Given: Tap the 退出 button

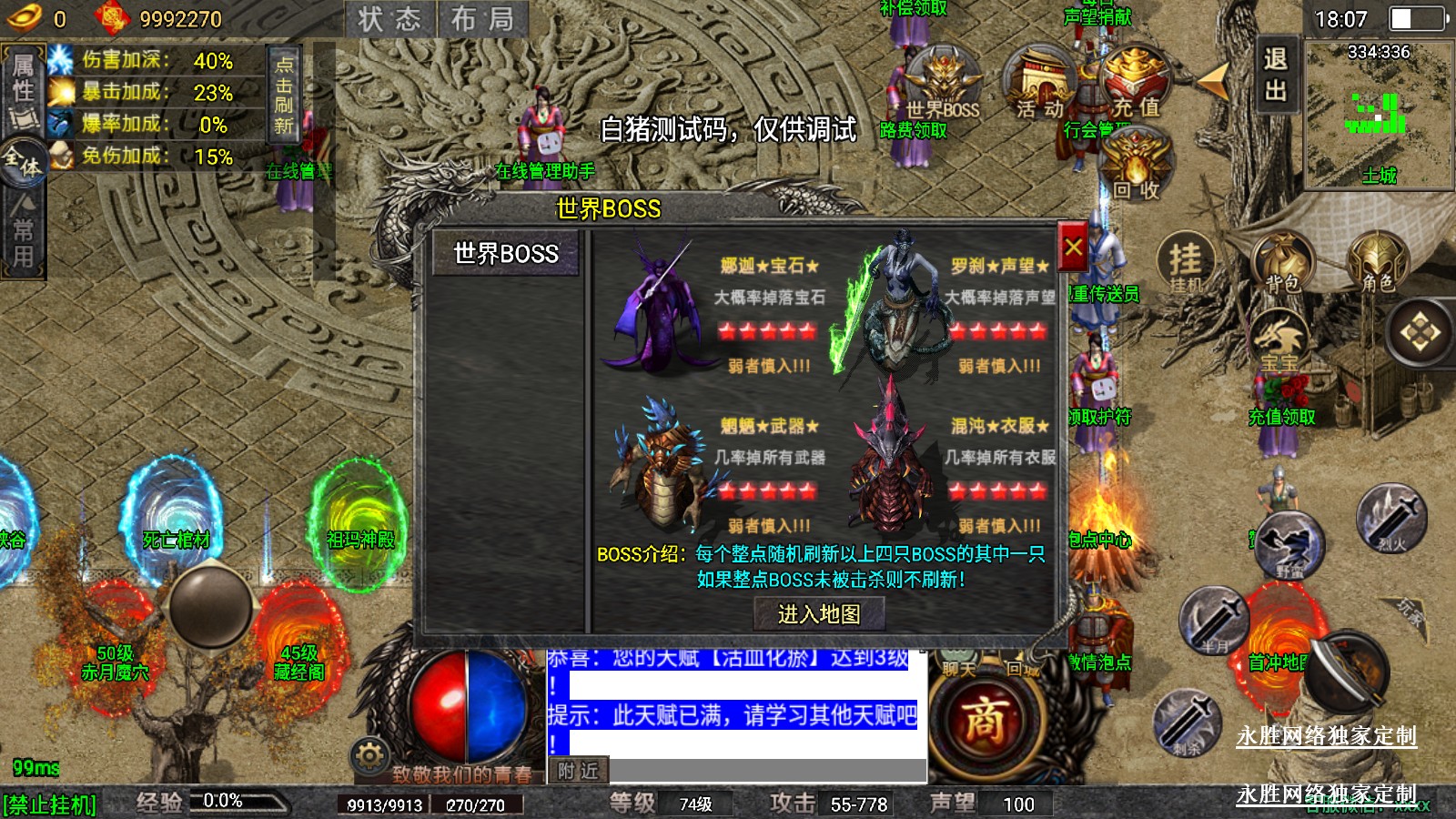Looking at the screenshot, I should tap(1275, 75).
